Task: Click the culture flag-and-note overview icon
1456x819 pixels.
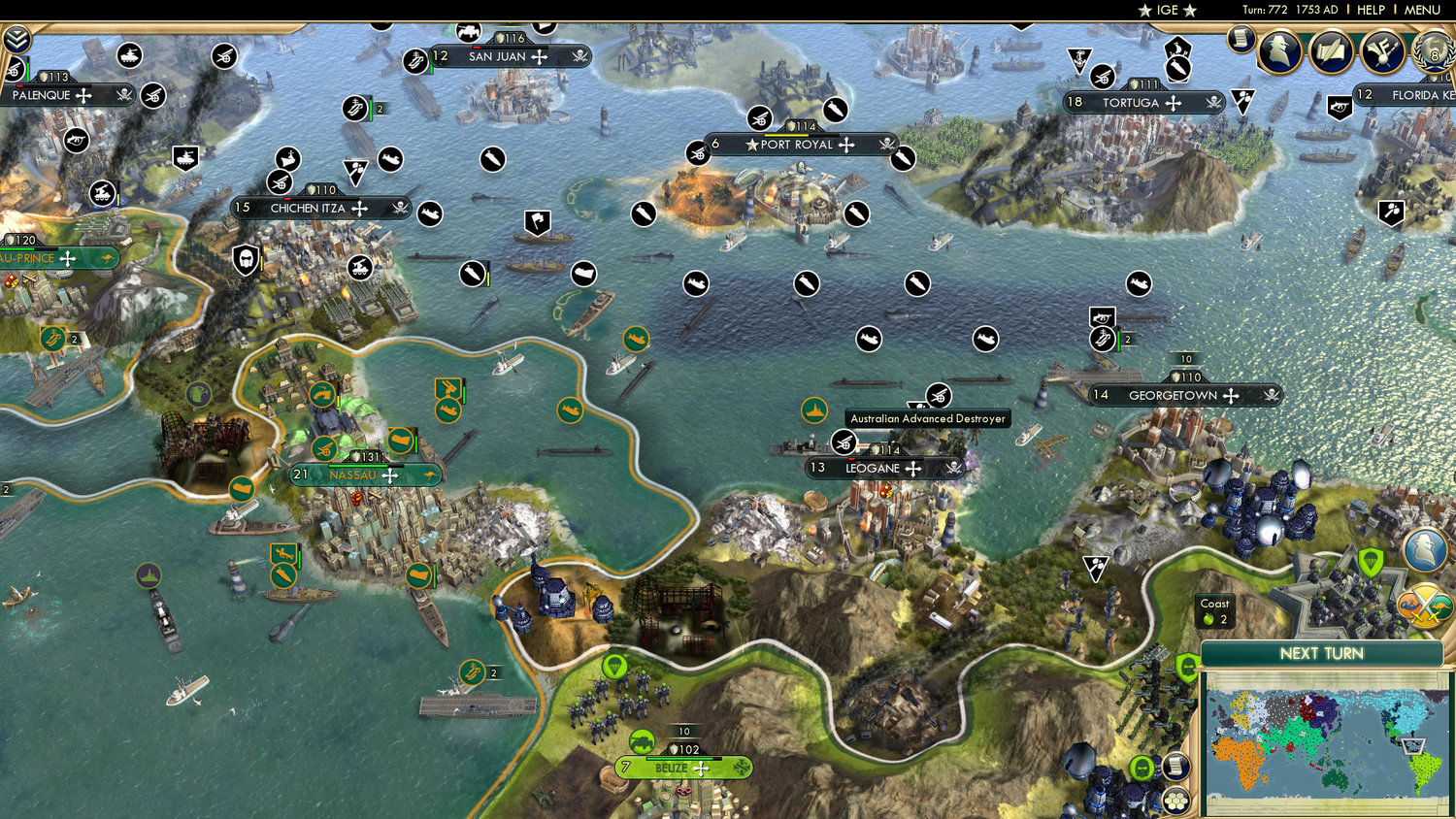Action: click(1382, 50)
